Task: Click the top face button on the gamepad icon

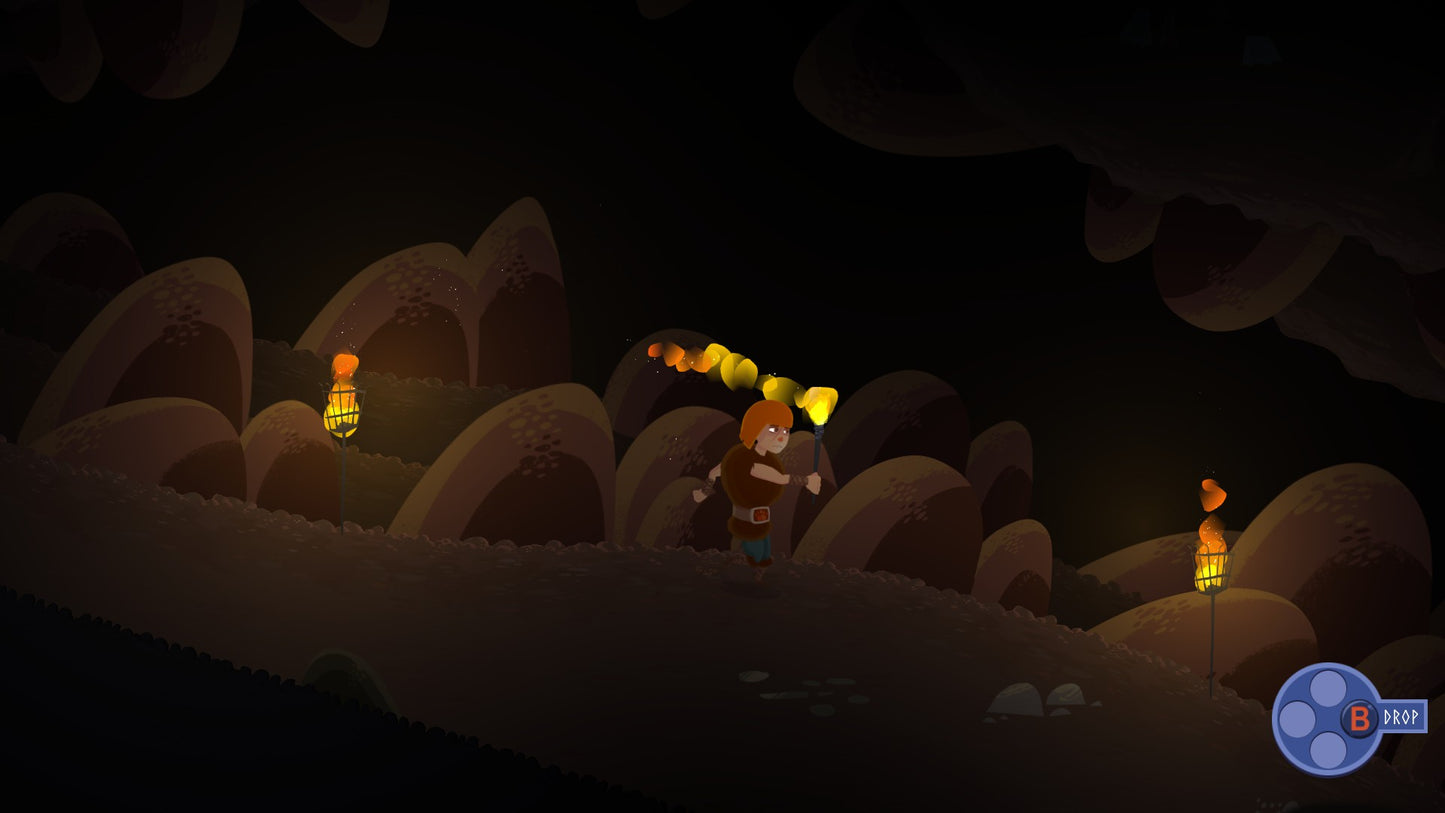Action: point(1328,688)
